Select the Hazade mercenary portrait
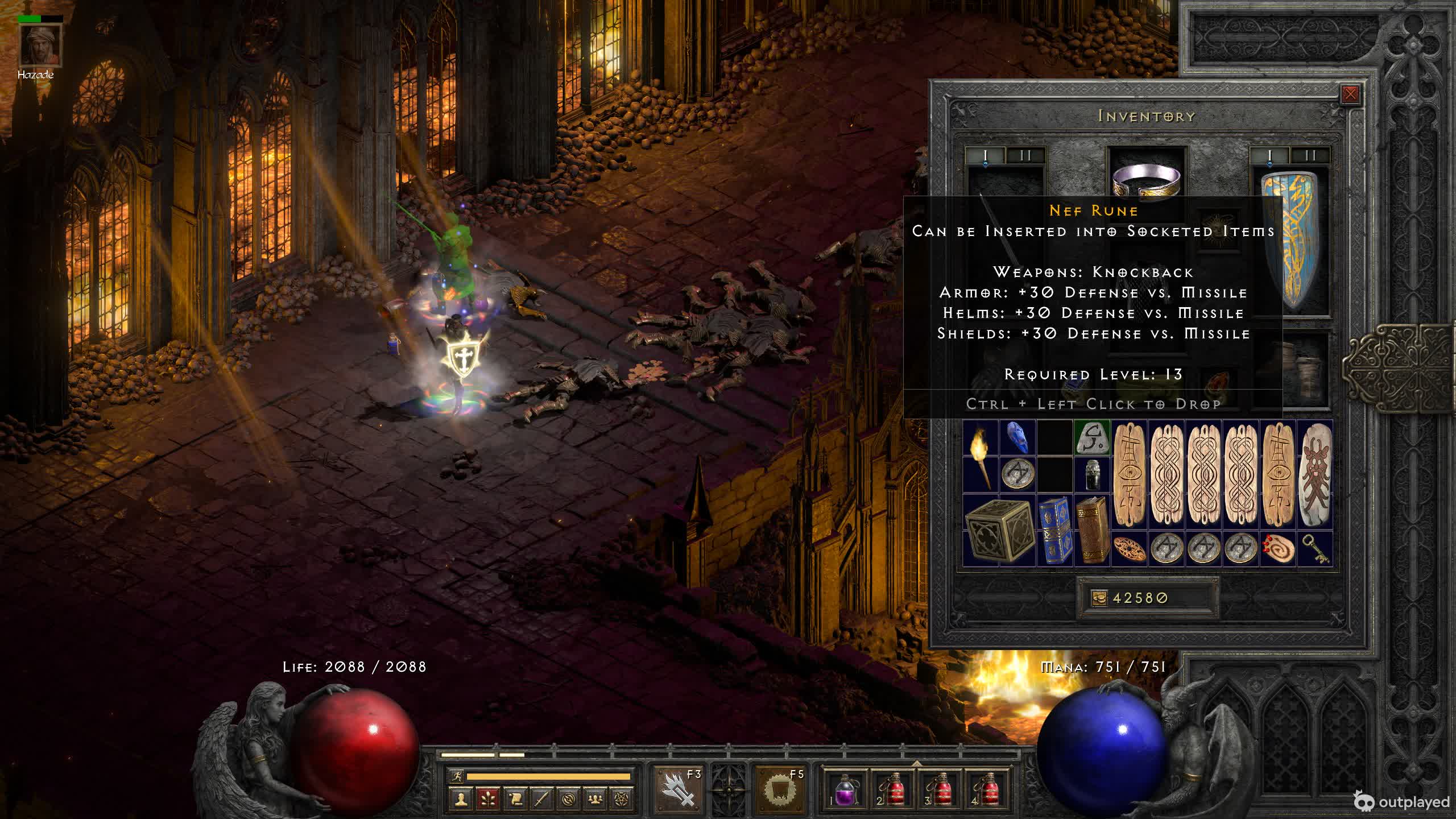1456x819 pixels. coord(40,45)
